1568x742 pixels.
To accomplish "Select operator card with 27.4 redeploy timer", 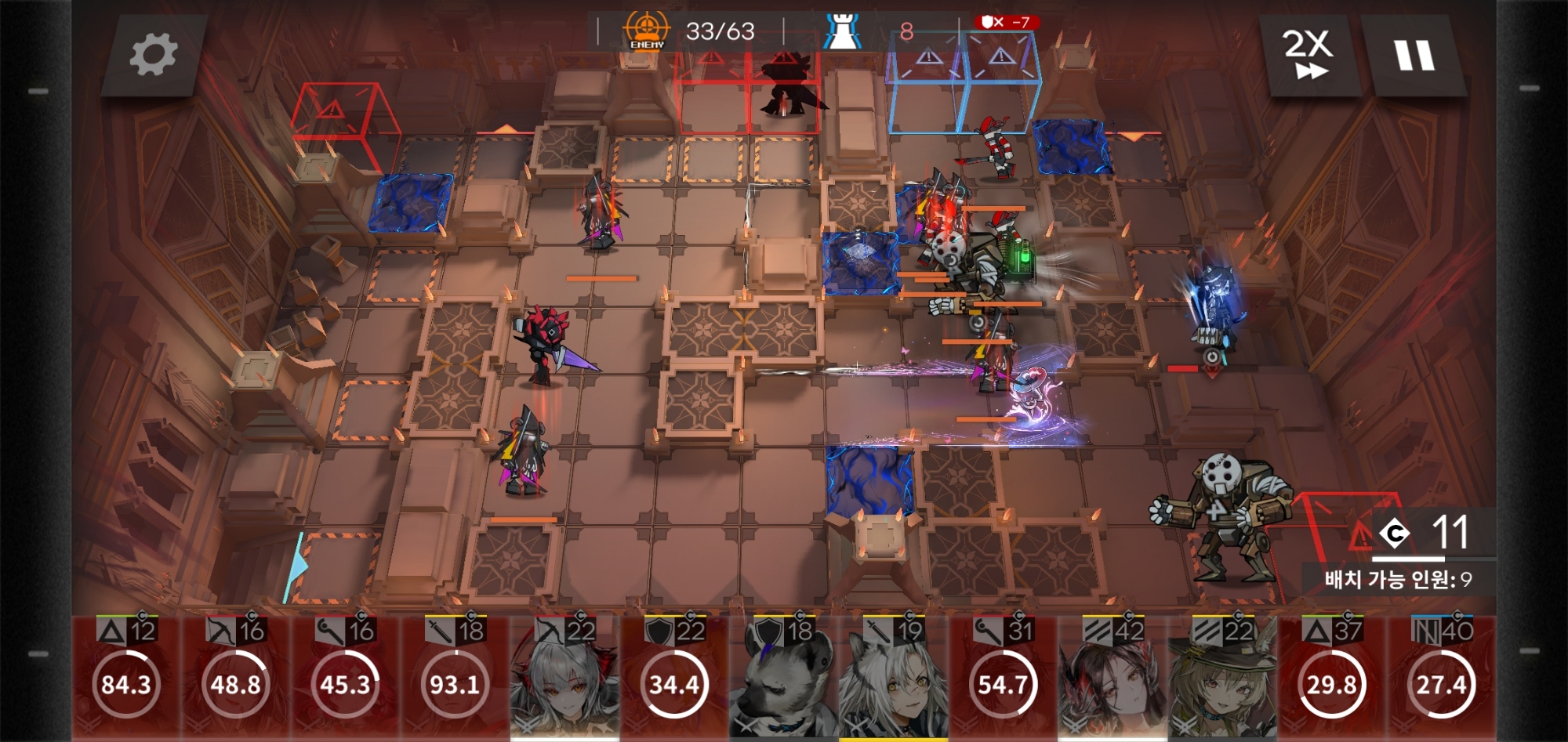I will pos(1442,679).
